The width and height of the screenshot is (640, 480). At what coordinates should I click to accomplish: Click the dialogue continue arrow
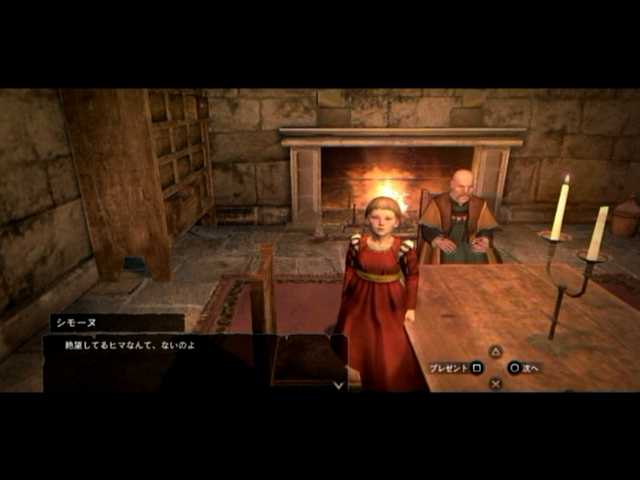338,383
